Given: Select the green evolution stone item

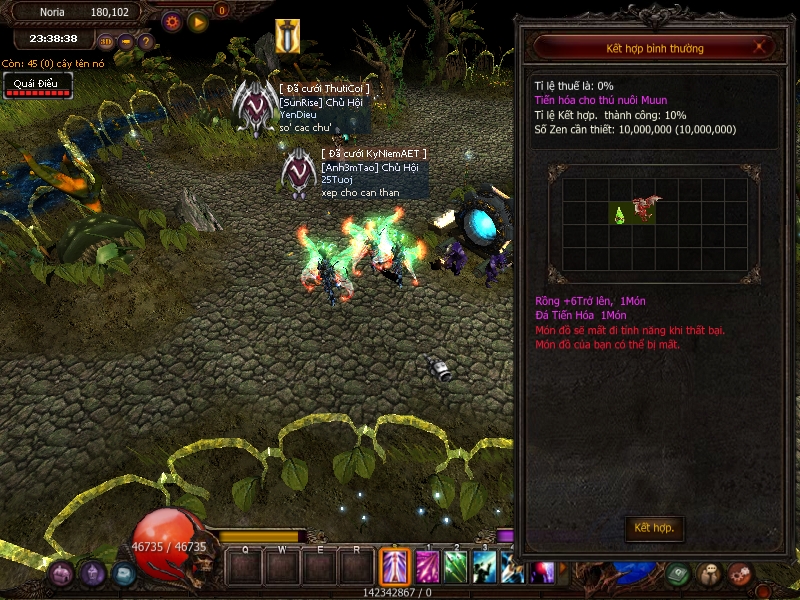Looking at the screenshot, I should click(620, 213).
